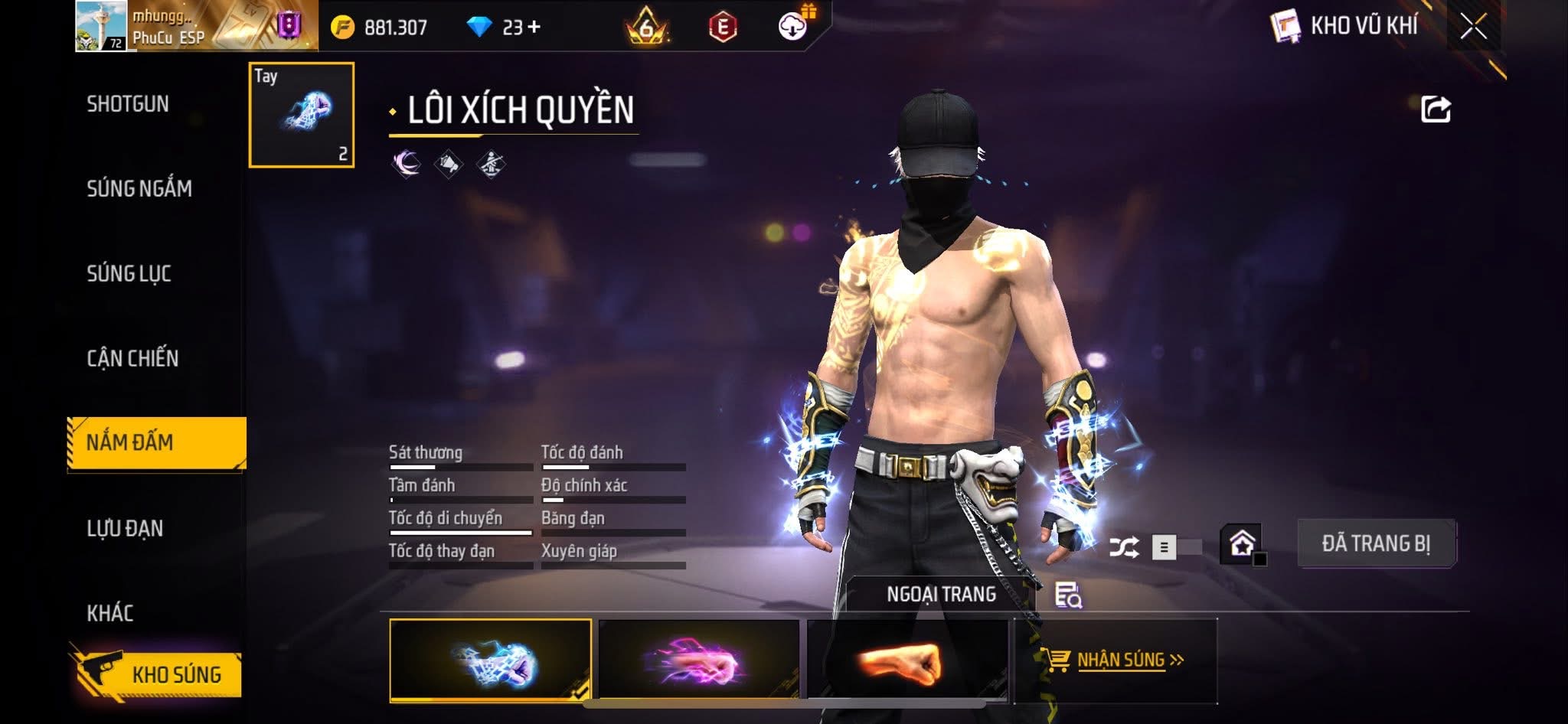Close the KHO VŨ KHÍ screen
1568x724 pixels.
[x=1473, y=27]
